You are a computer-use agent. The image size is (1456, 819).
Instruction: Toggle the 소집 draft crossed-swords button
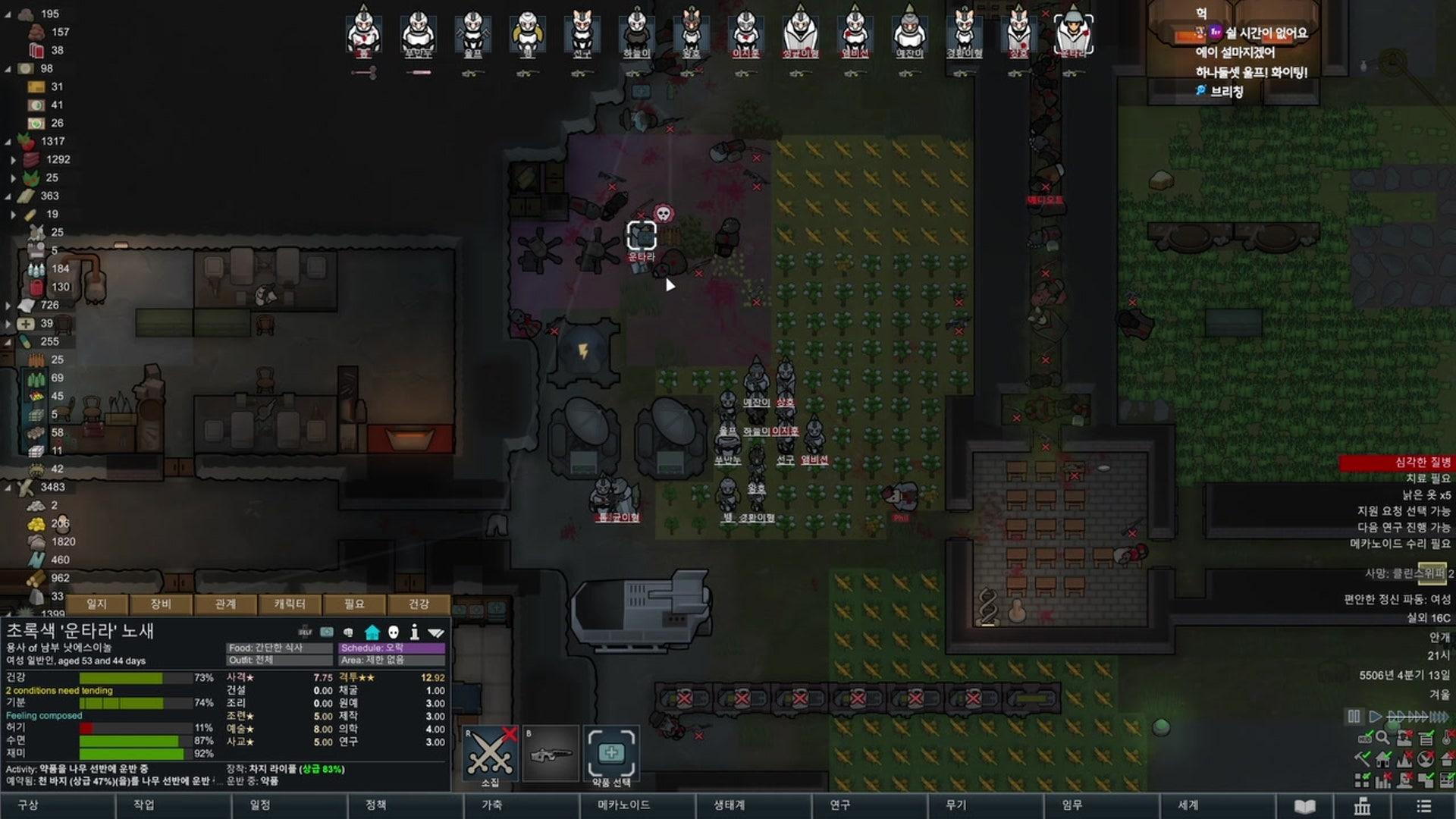coord(490,753)
